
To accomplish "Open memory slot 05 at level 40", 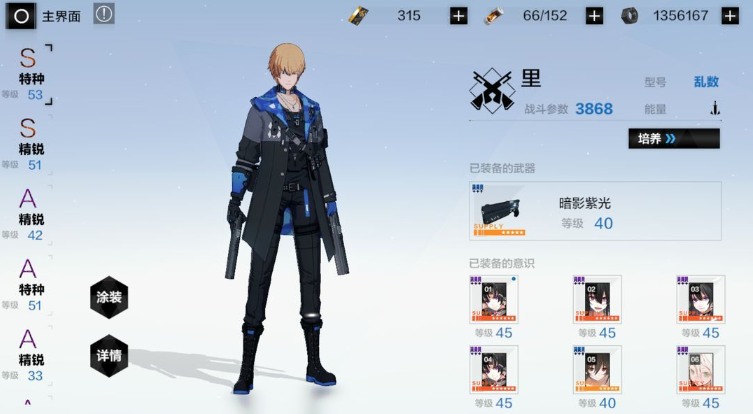I will pos(597,370).
